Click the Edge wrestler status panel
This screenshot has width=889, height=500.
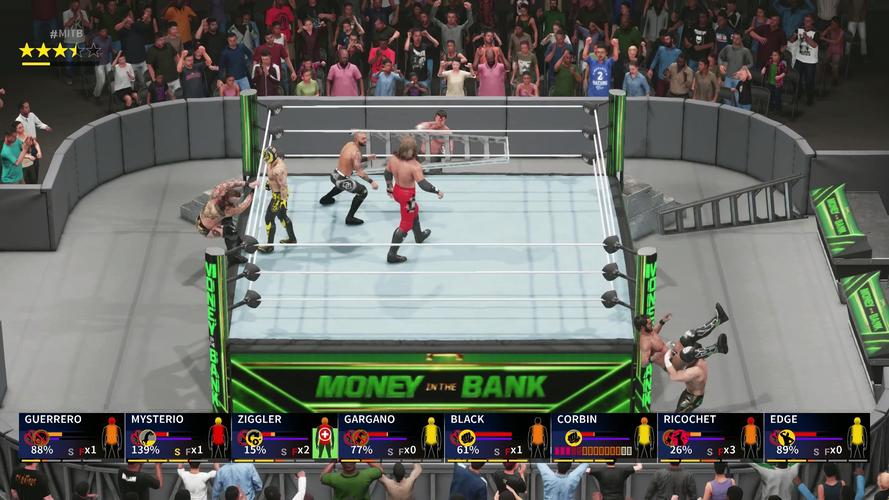point(816,437)
